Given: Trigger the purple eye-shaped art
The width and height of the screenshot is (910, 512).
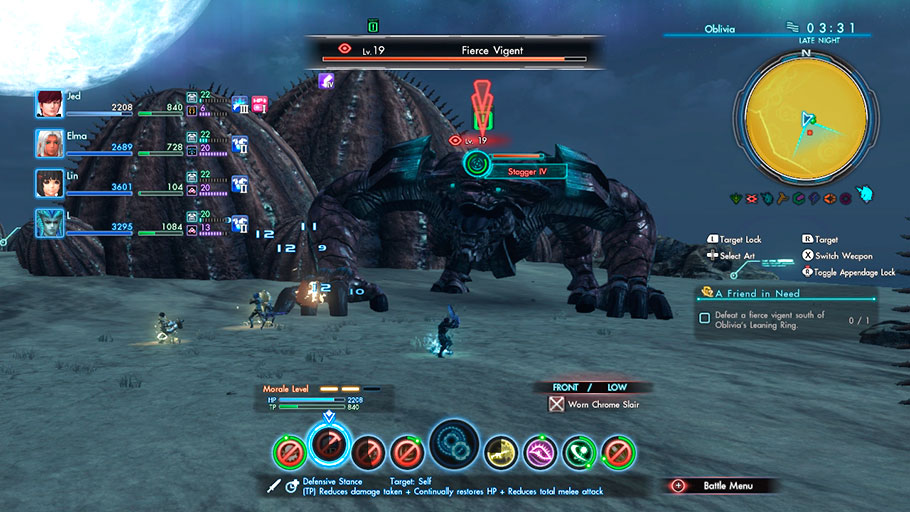Looking at the screenshot, I should (541, 453).
